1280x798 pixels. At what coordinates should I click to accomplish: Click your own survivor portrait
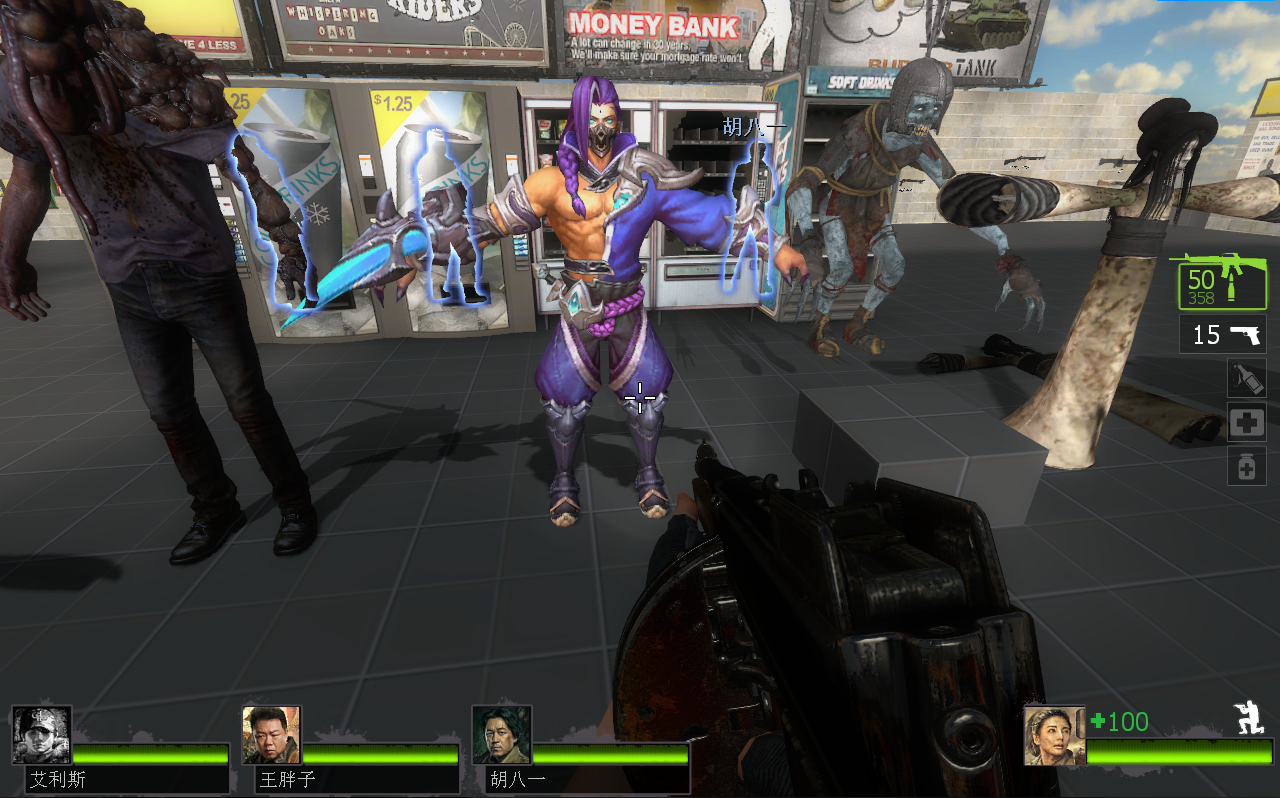(x=1054, y=735)
